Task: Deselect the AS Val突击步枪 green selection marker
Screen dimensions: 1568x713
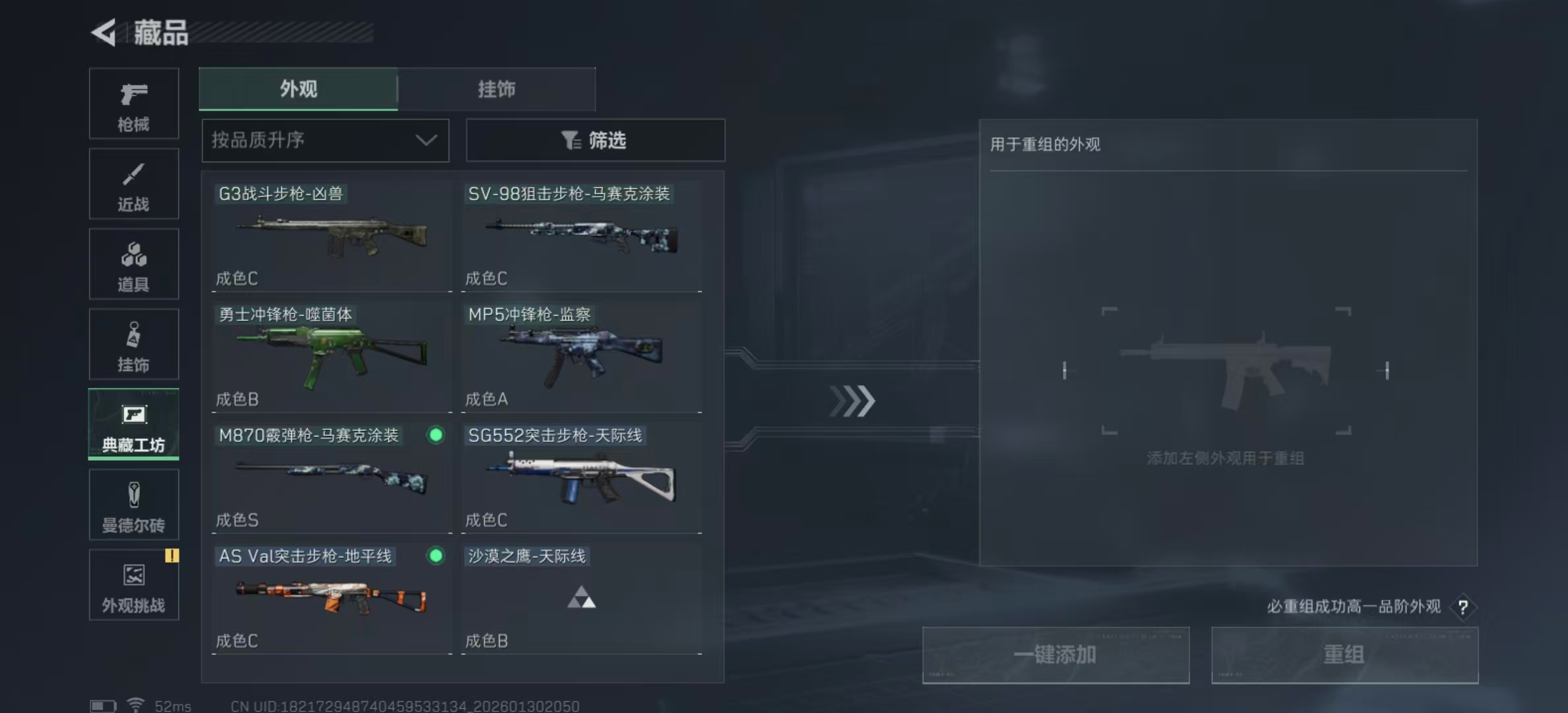Action: [x=434, y=557]
